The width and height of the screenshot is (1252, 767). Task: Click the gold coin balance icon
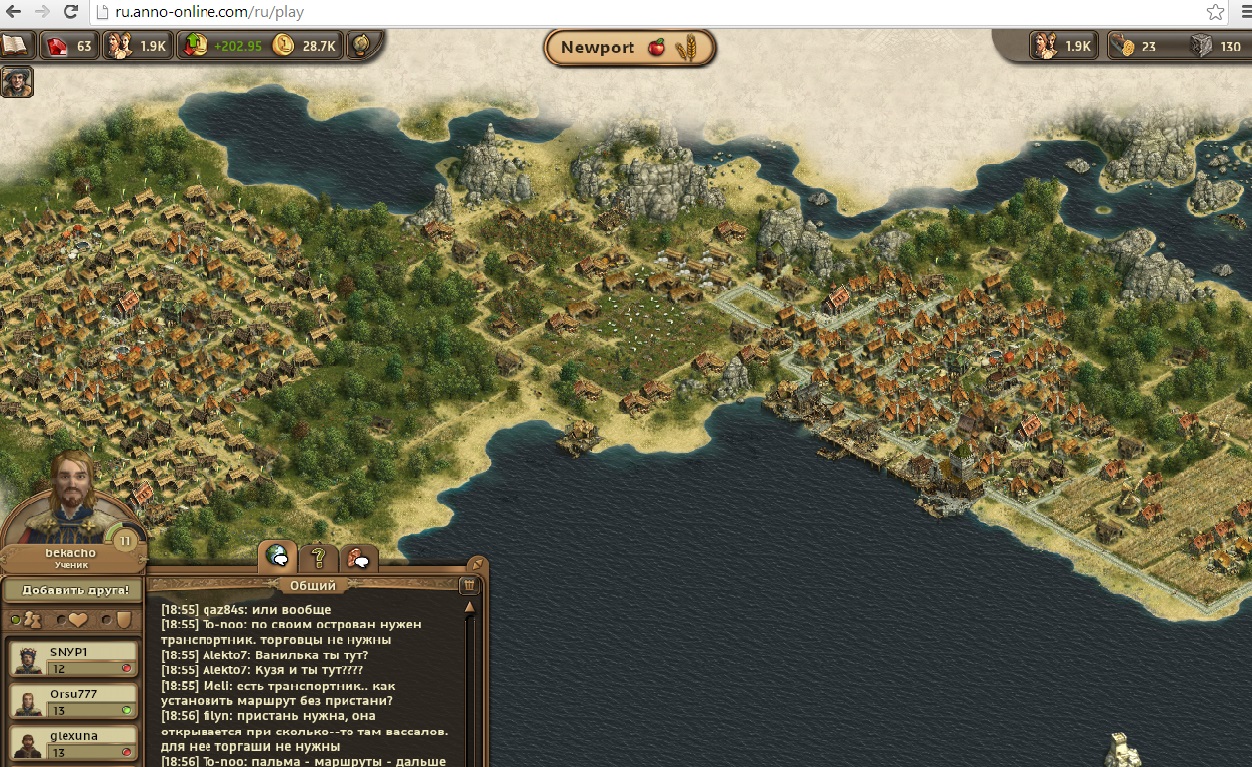pos(284,46)
